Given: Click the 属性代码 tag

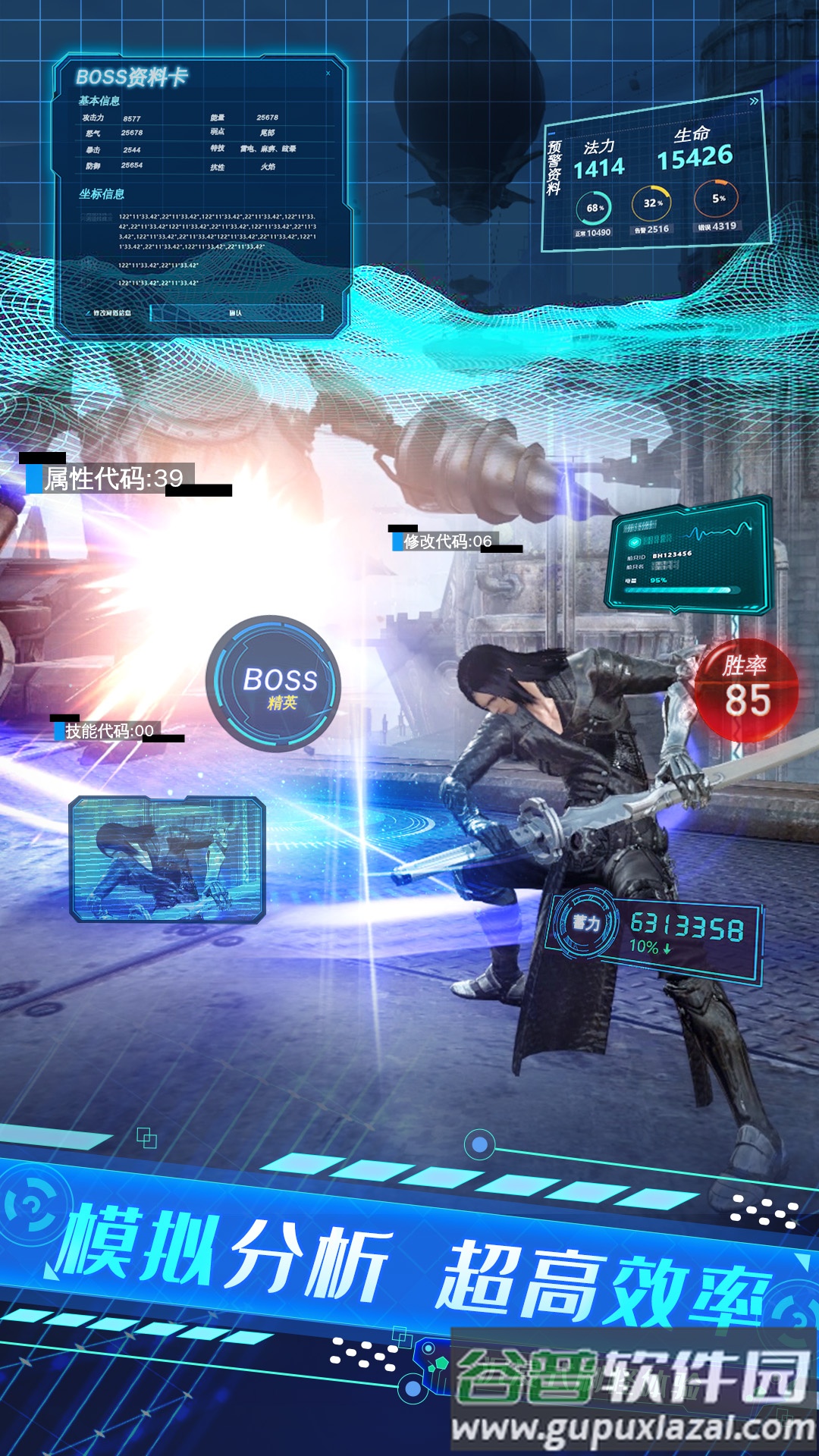Looking at the screenshot, I should 112,479.
